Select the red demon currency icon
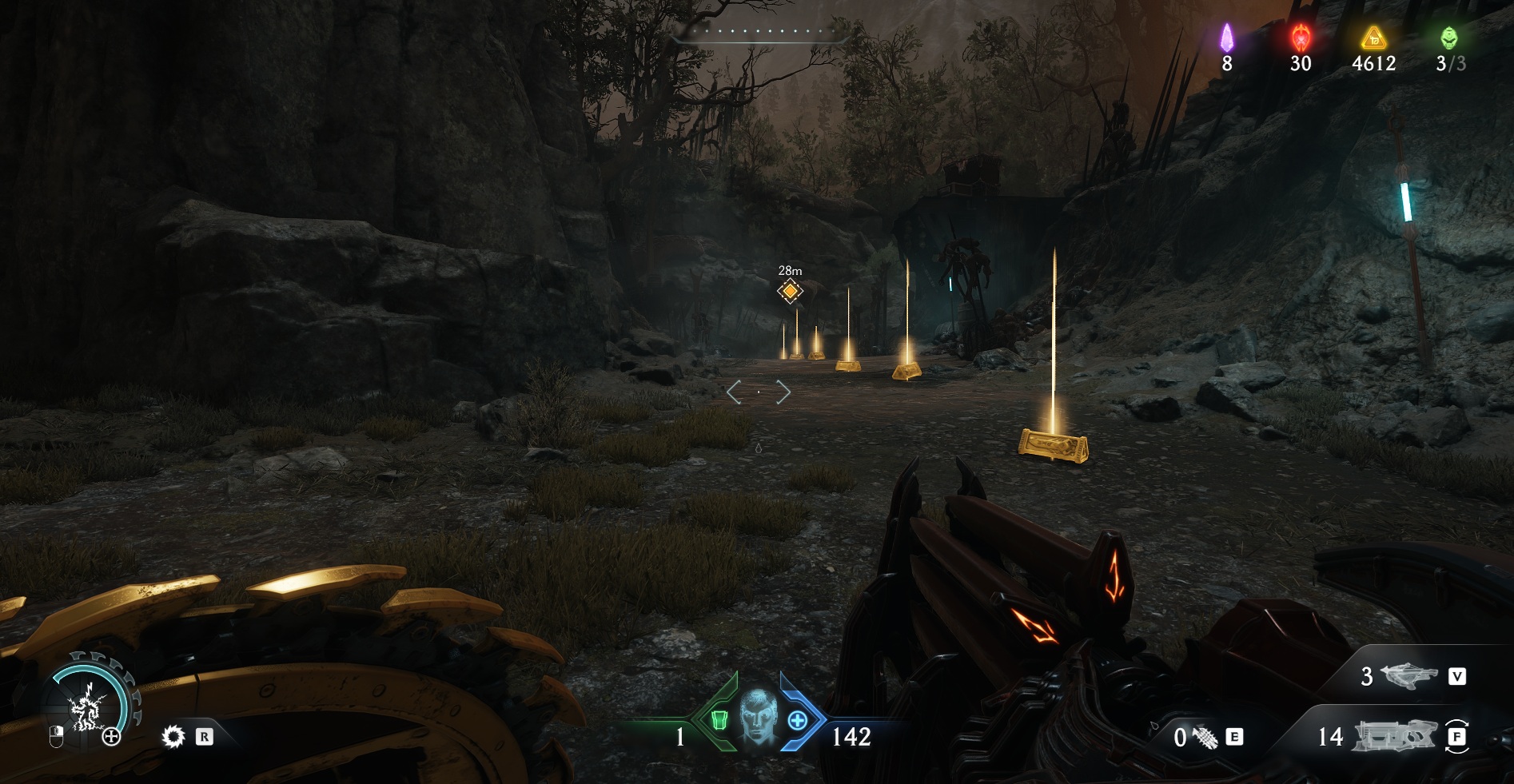 [1301, 38]
